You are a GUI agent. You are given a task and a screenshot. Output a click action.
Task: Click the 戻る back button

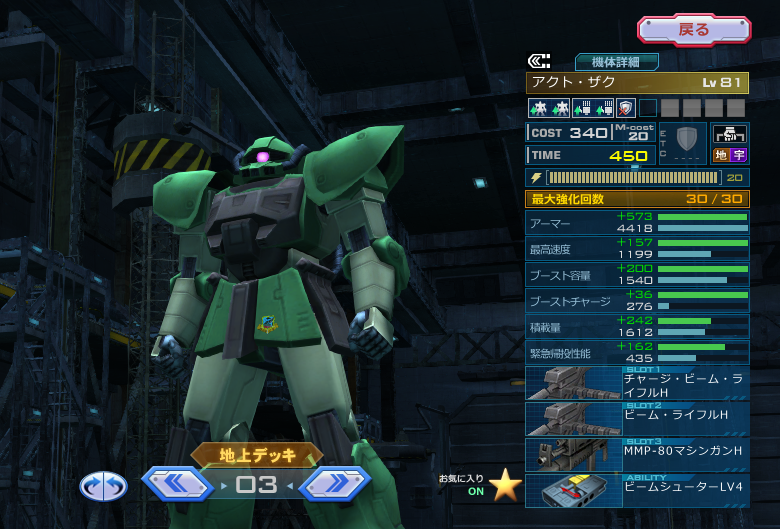(694, 30)
